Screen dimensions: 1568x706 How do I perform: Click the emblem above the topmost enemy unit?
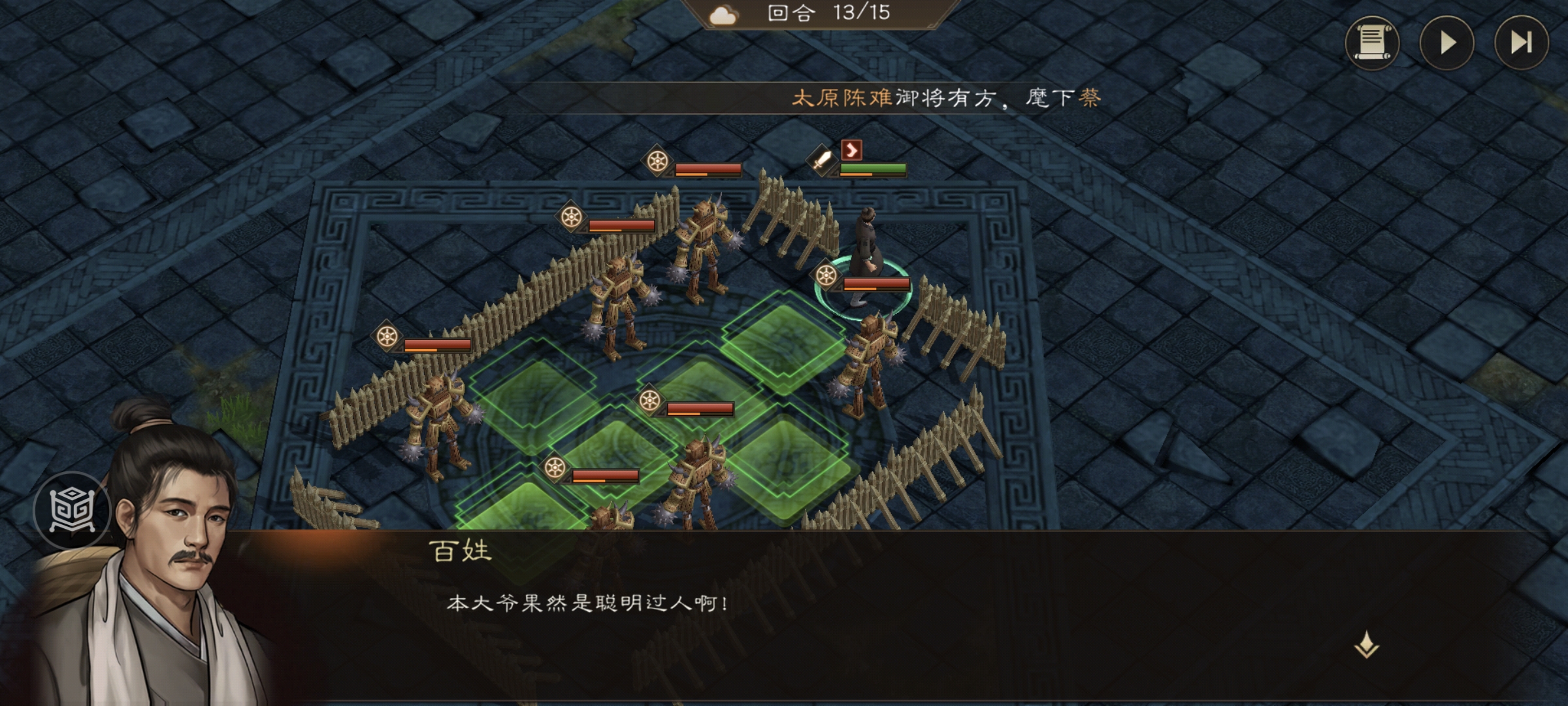658,160
